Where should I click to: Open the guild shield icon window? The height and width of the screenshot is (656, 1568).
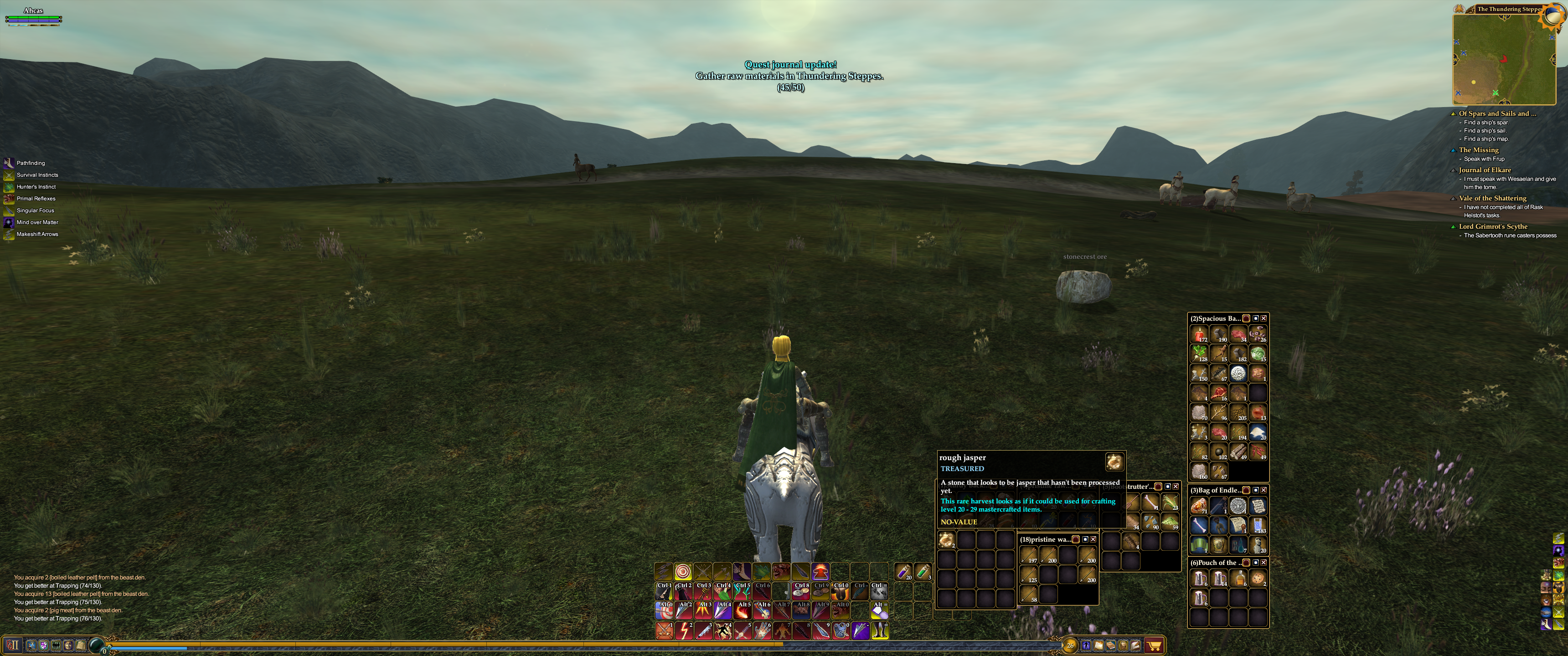43,645
